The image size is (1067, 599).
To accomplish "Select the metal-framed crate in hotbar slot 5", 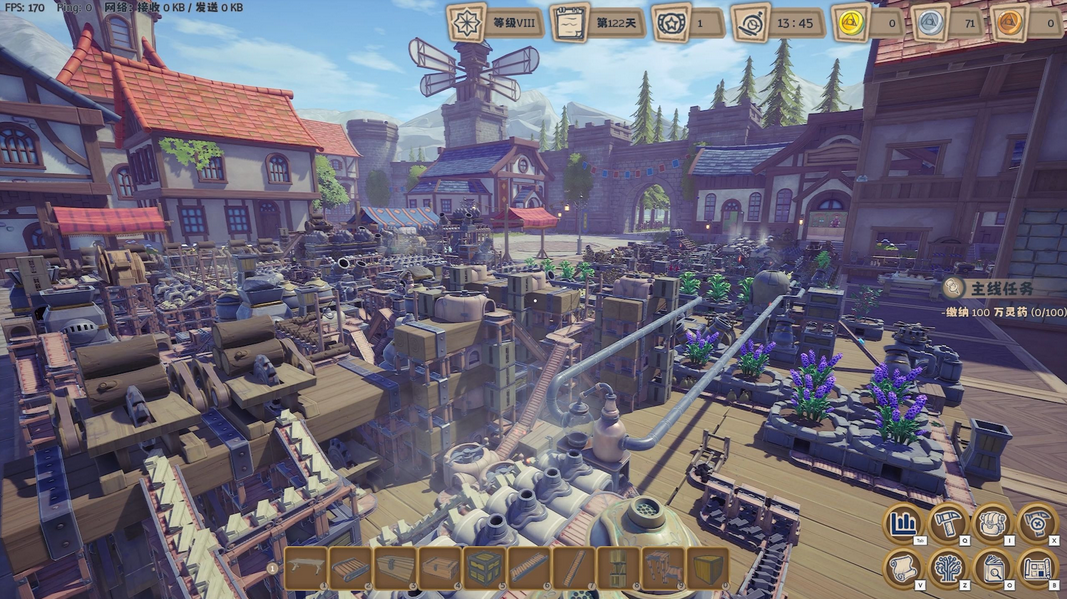I will click(485, 568).
